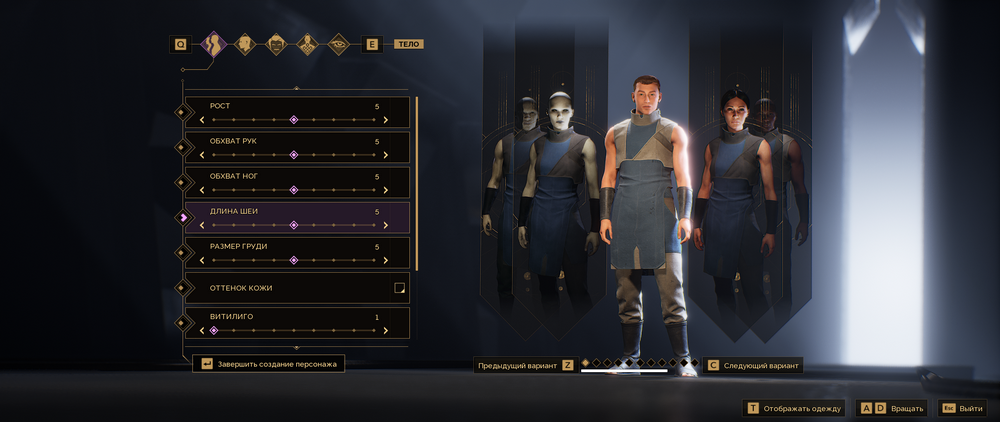Open the head profile tab
Viewport: 1000px width, 422px height.
click(x=244, y=44)
